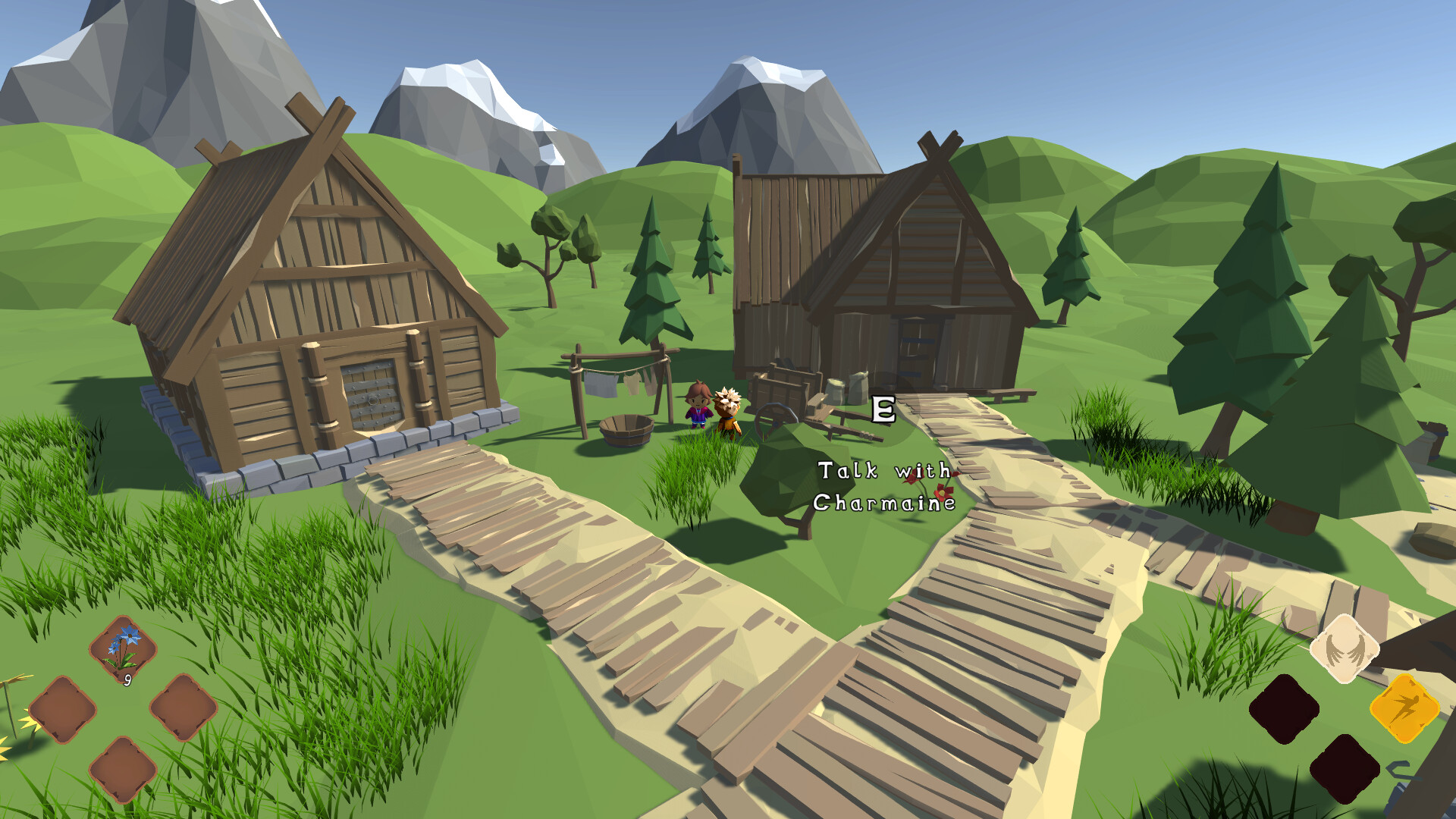The image size is (1456, 819).
Task: Use the yellow sprint ability icon
Action: pos(1404,709)
